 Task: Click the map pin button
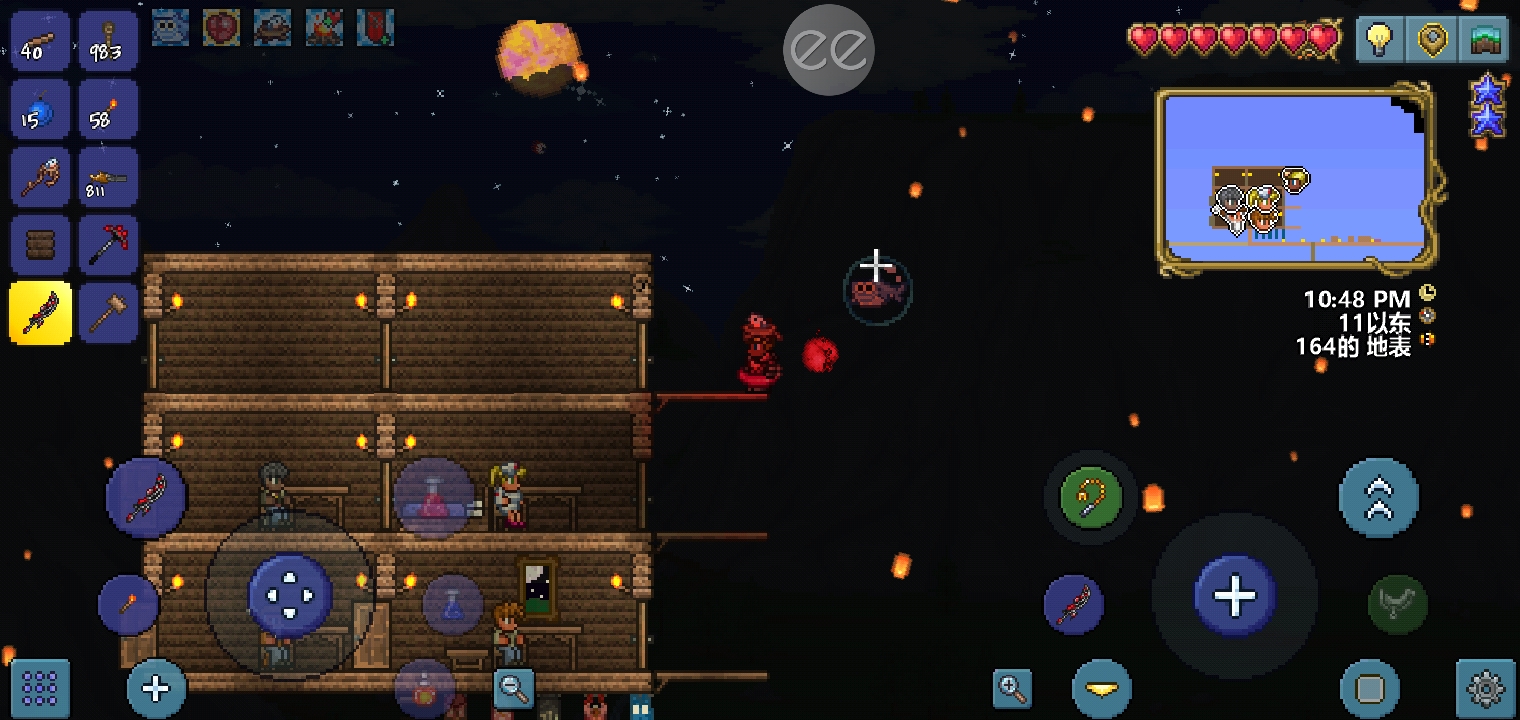1432,41
